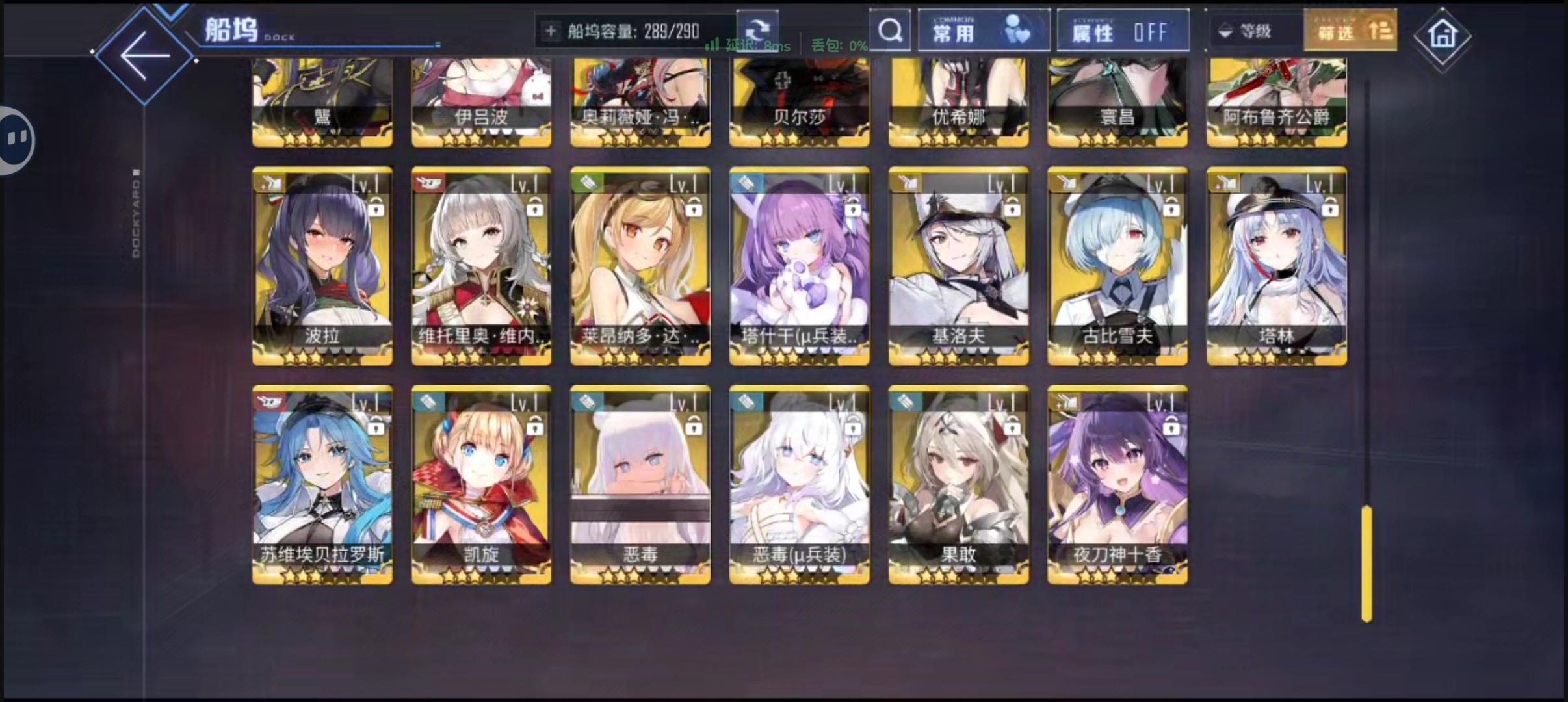Toggle the 属性 OFF switch to show attributes

click(1123, 30)
